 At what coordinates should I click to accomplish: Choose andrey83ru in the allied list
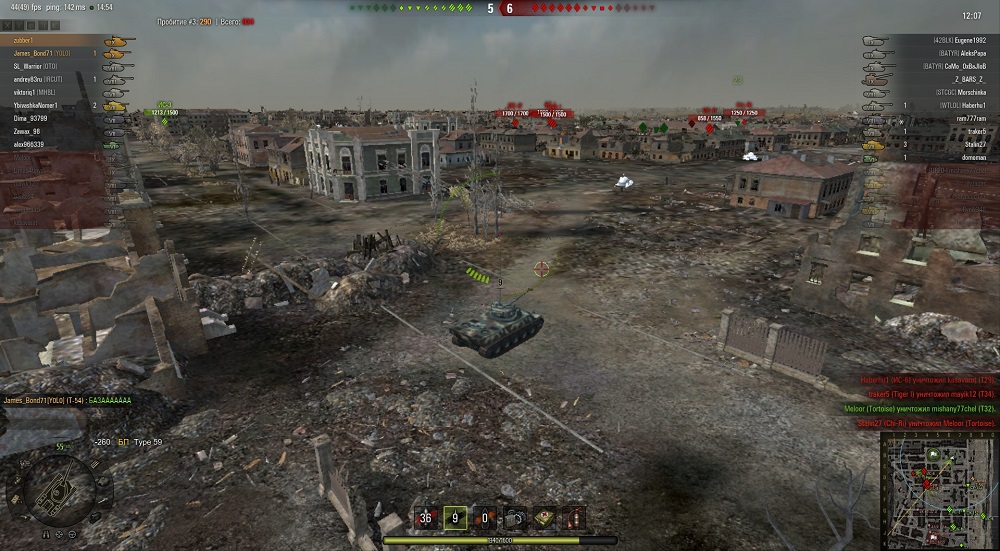(x=38, y=79)
